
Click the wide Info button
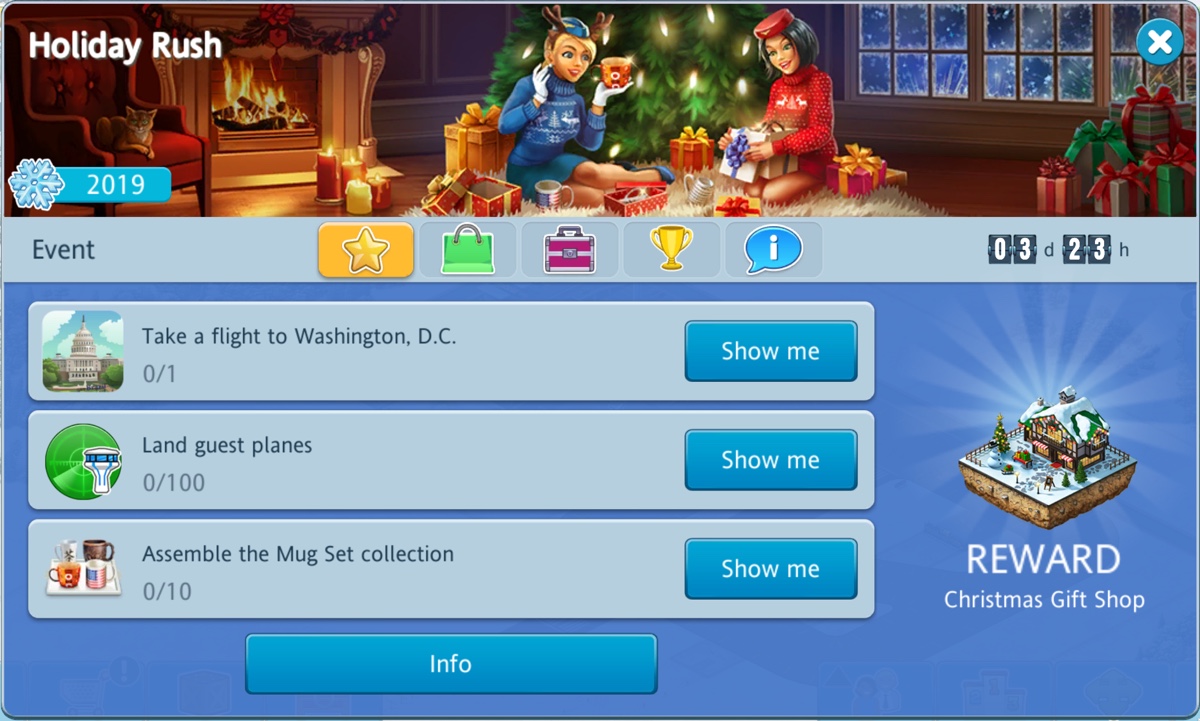coord(451,664)
